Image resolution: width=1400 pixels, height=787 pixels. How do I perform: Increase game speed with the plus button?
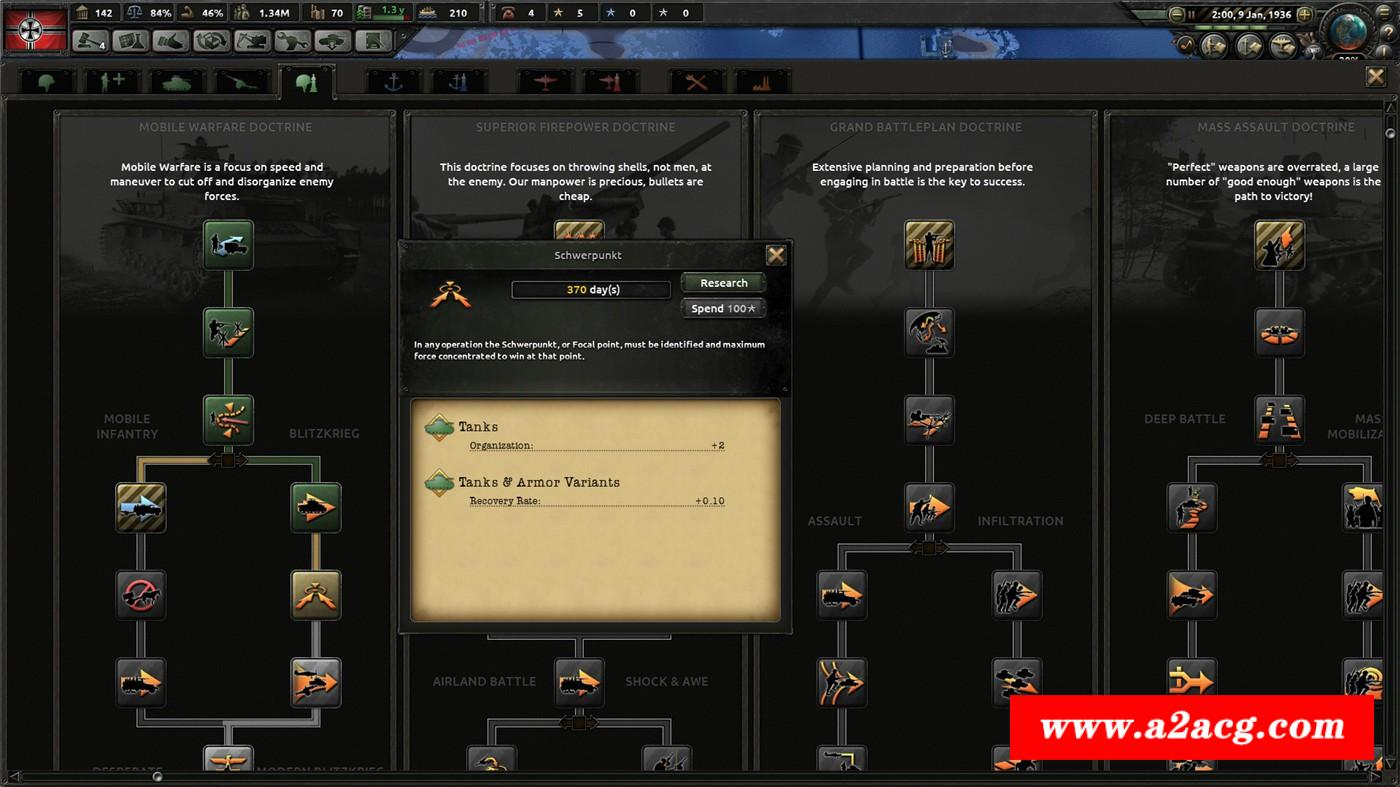1307,15
